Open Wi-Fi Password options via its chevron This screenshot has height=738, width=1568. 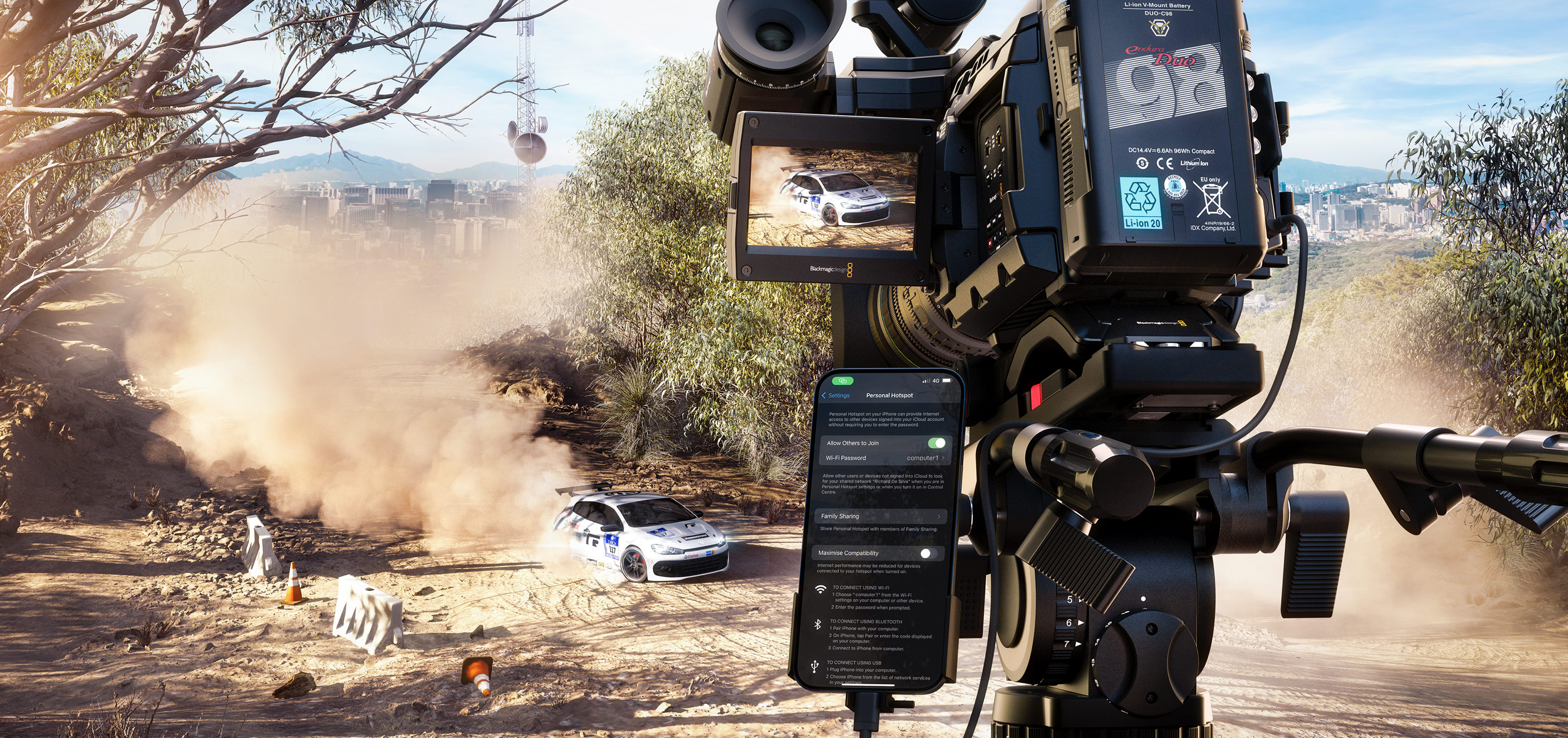944,458
